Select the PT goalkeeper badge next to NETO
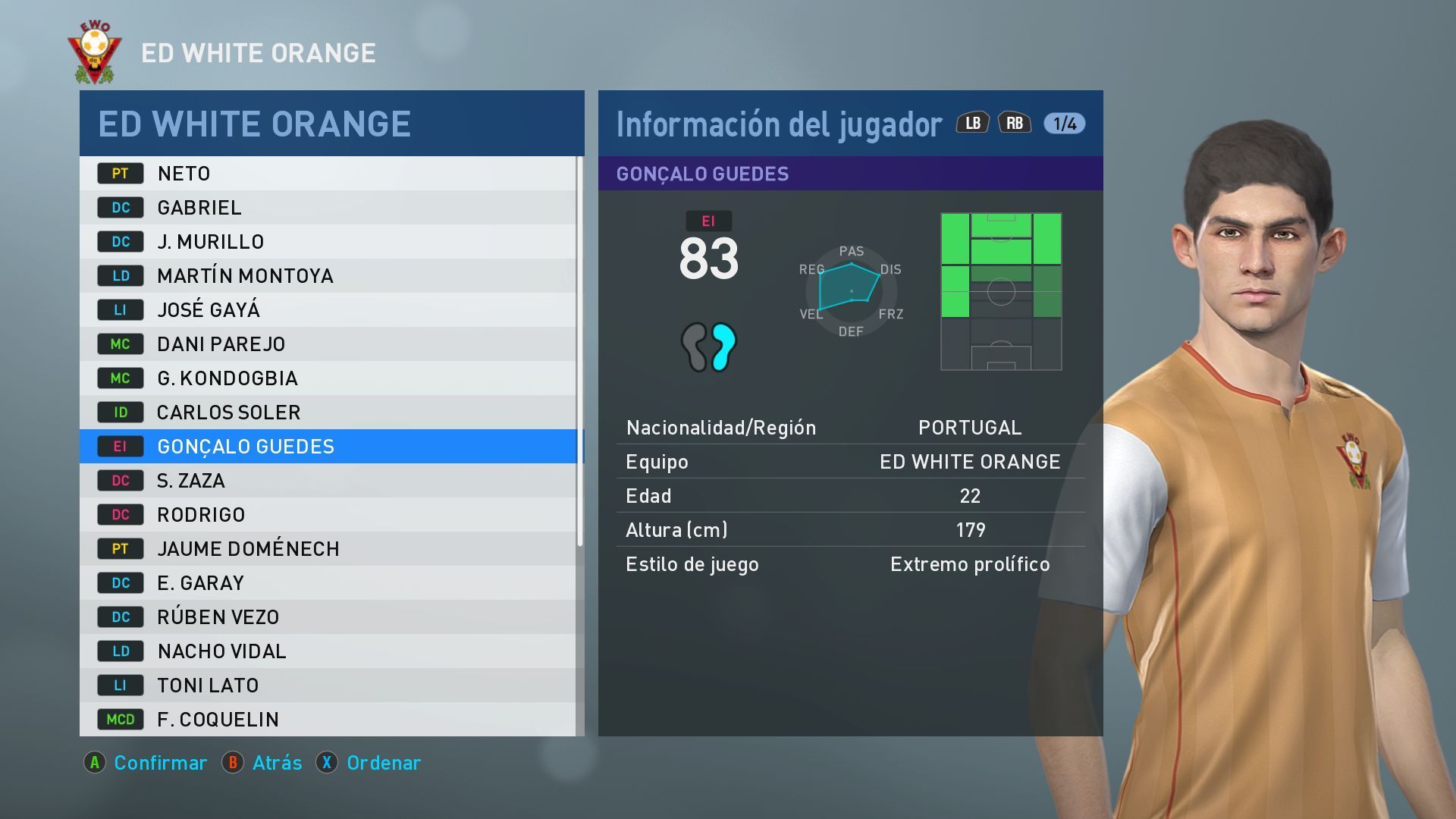 [120, 173]
